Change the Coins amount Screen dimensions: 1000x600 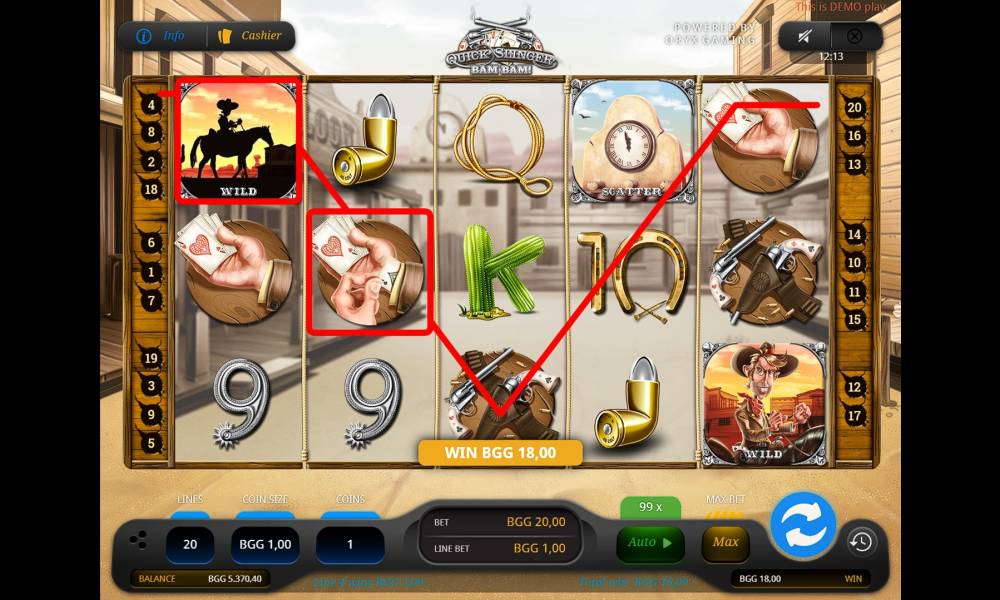[x=350, y=545]
